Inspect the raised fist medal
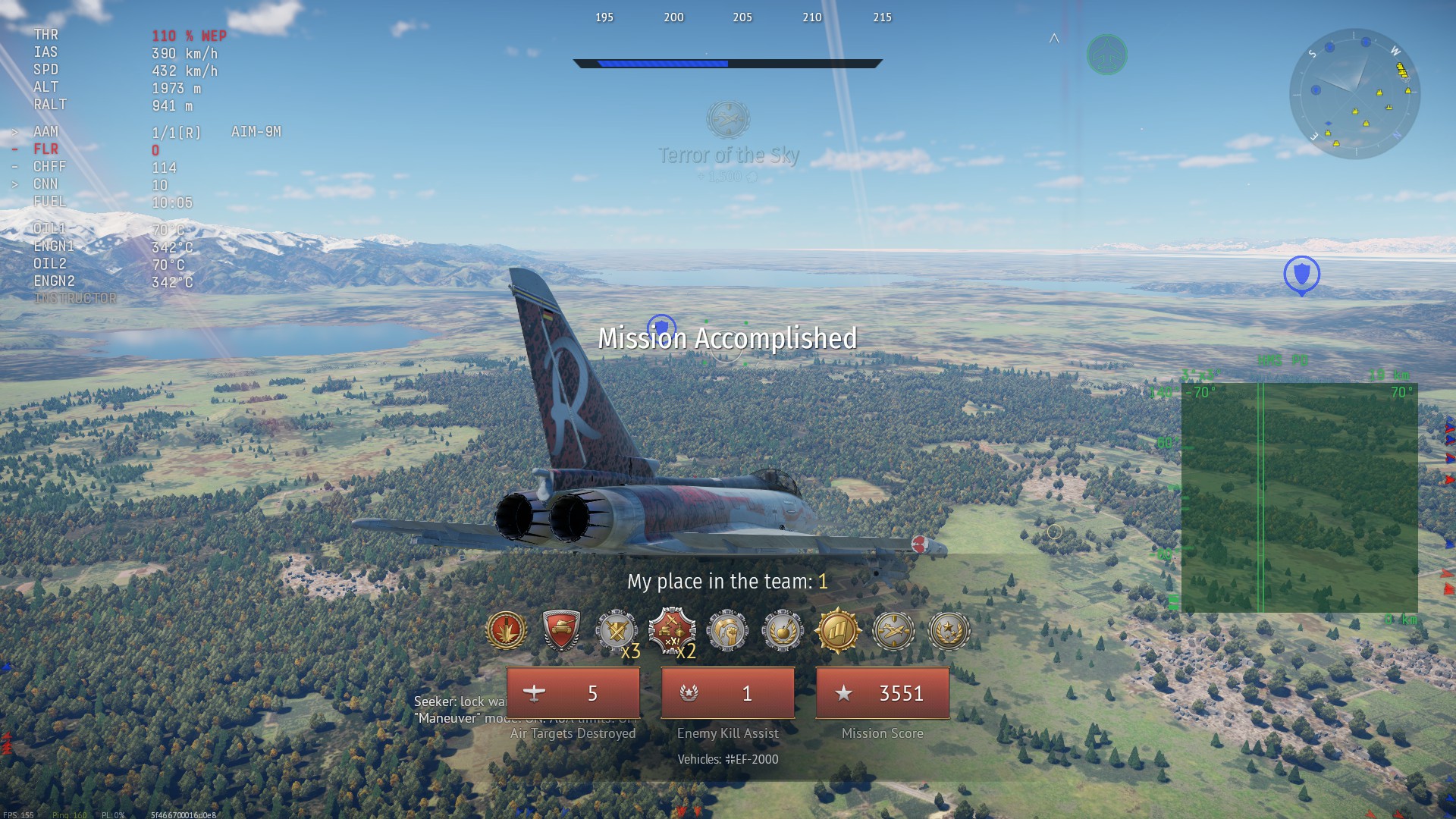Screen dimensions: 1456x819 point(727,630)
